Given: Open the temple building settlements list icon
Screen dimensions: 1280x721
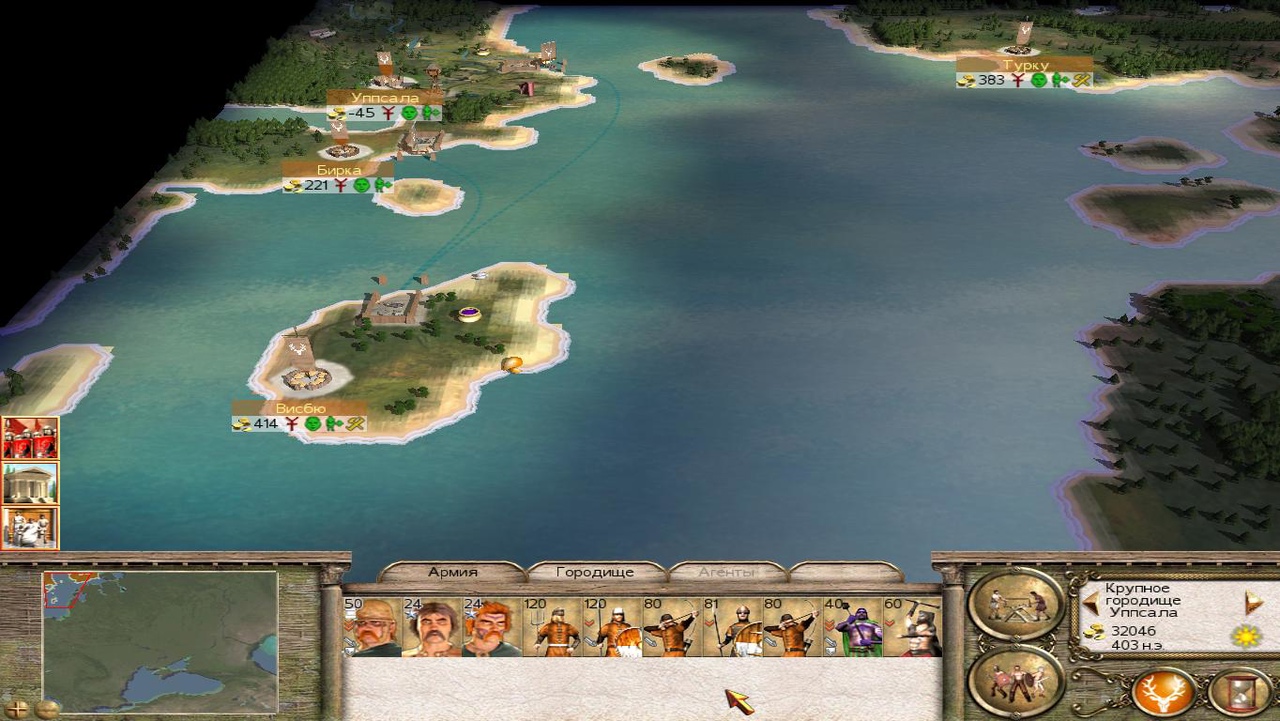Looking at the screenshot, I should point(30,483).
